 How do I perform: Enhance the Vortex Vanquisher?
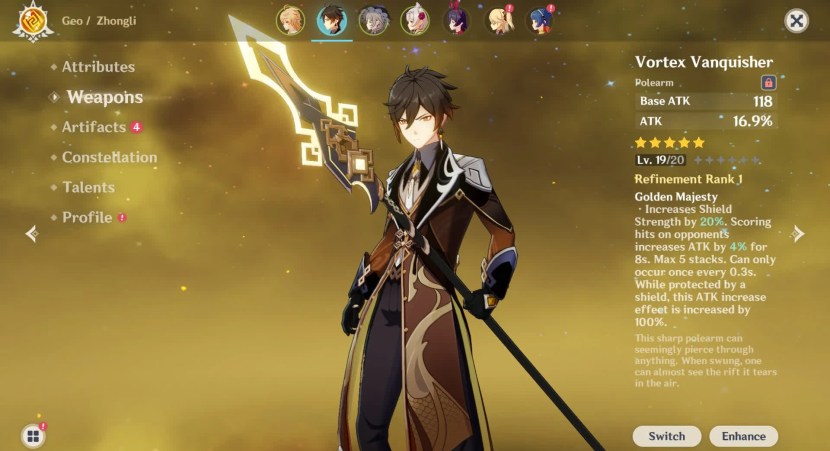(743, 436)
